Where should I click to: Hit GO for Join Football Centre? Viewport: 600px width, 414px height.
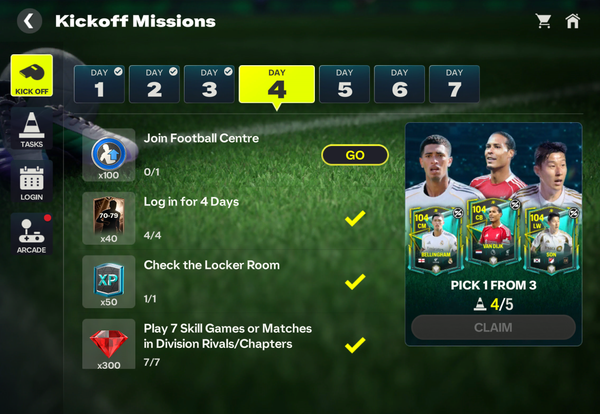pos(354,155)
